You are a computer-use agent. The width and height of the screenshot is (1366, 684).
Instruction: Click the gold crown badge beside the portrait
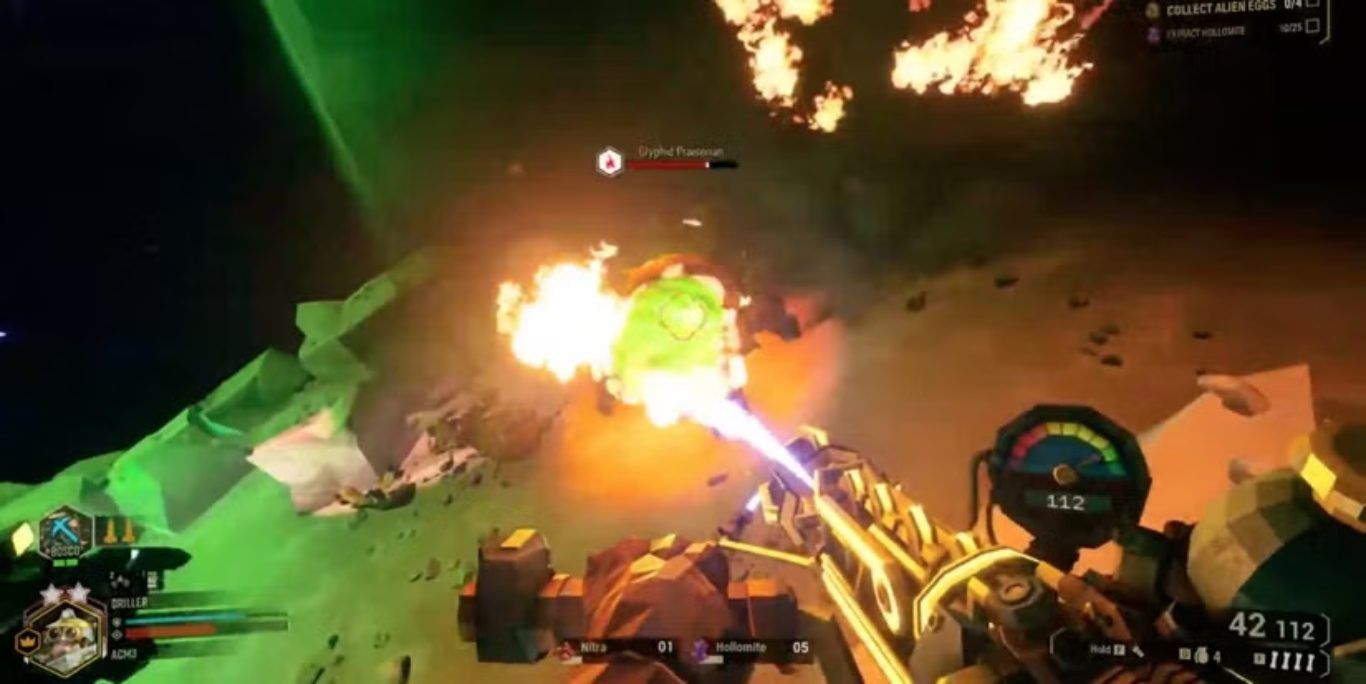[x=27, y=640]
